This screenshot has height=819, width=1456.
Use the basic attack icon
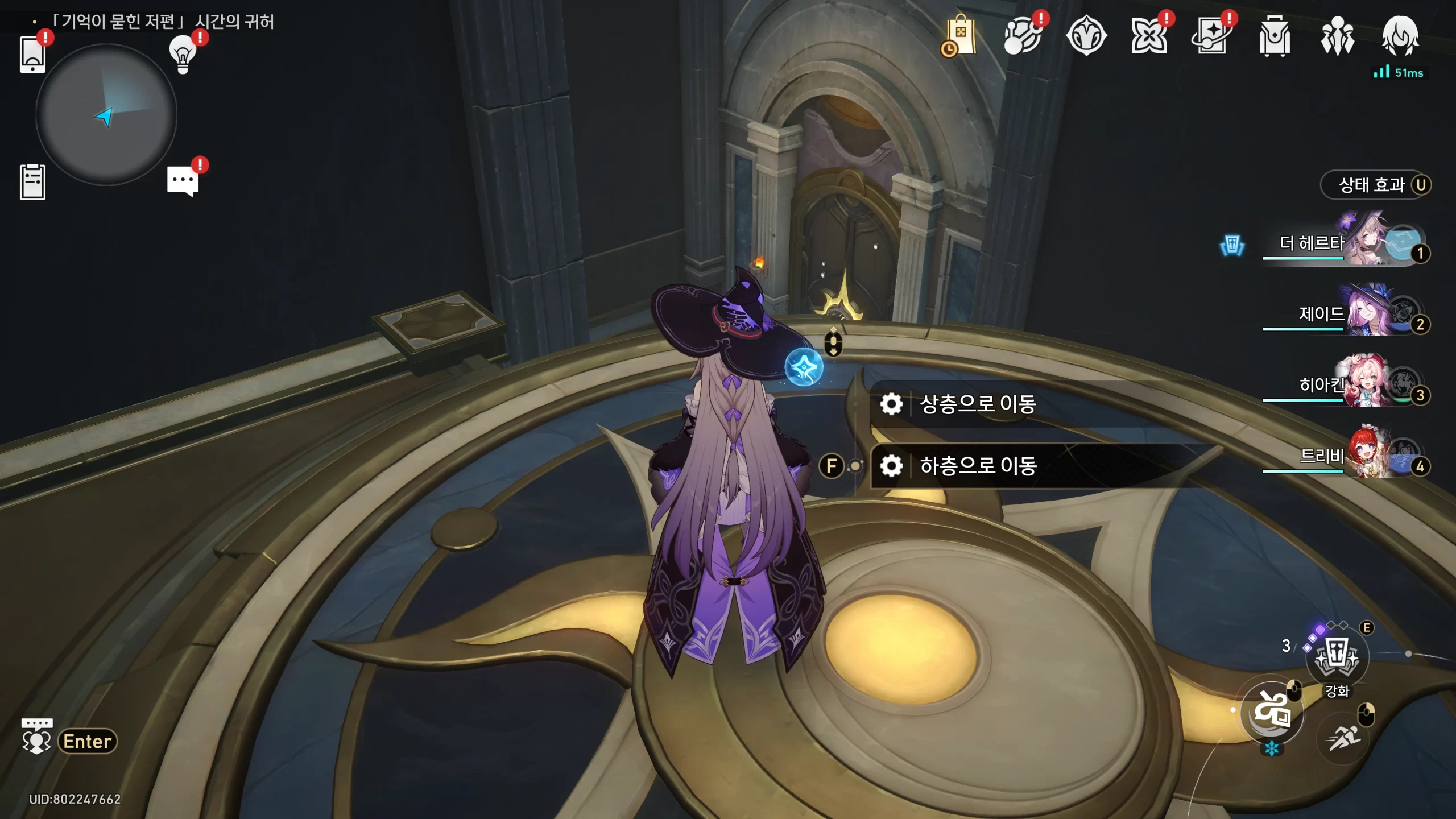(1272, 712)
